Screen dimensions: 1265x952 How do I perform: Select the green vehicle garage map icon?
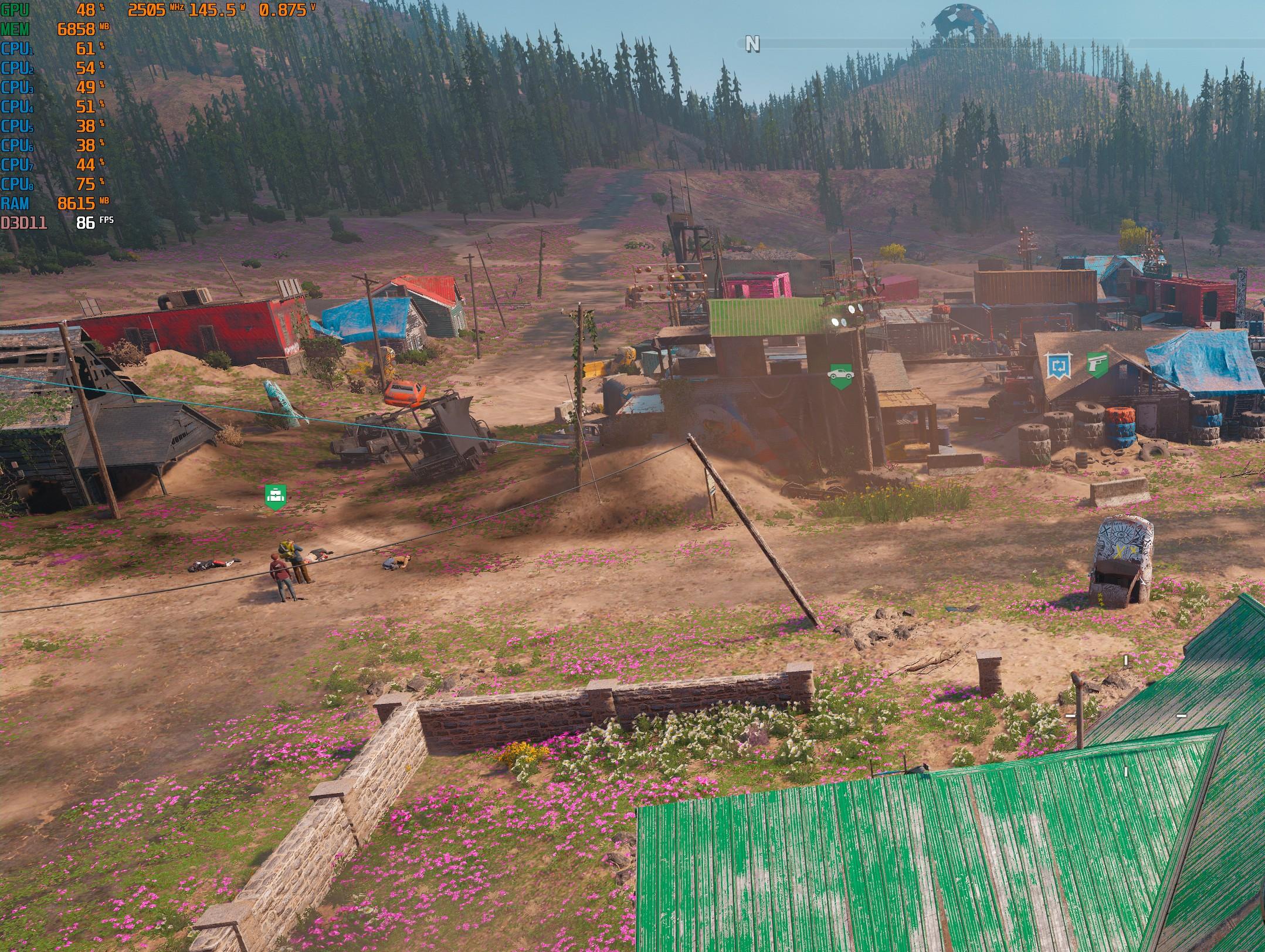pyautogui.click(x=840, y=374)
